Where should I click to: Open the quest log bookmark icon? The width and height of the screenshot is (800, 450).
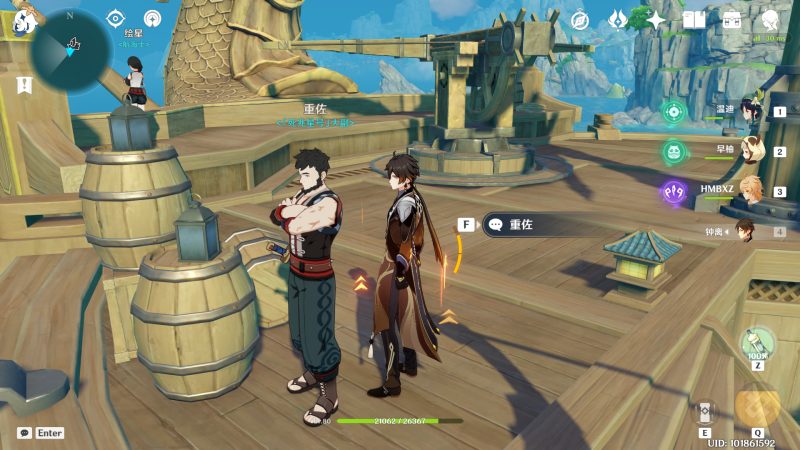[22, 85]
